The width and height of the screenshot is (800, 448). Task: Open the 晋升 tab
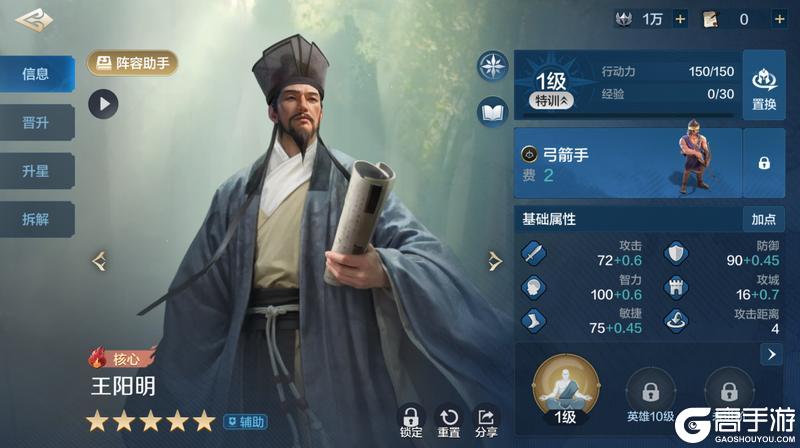(36, 123)
